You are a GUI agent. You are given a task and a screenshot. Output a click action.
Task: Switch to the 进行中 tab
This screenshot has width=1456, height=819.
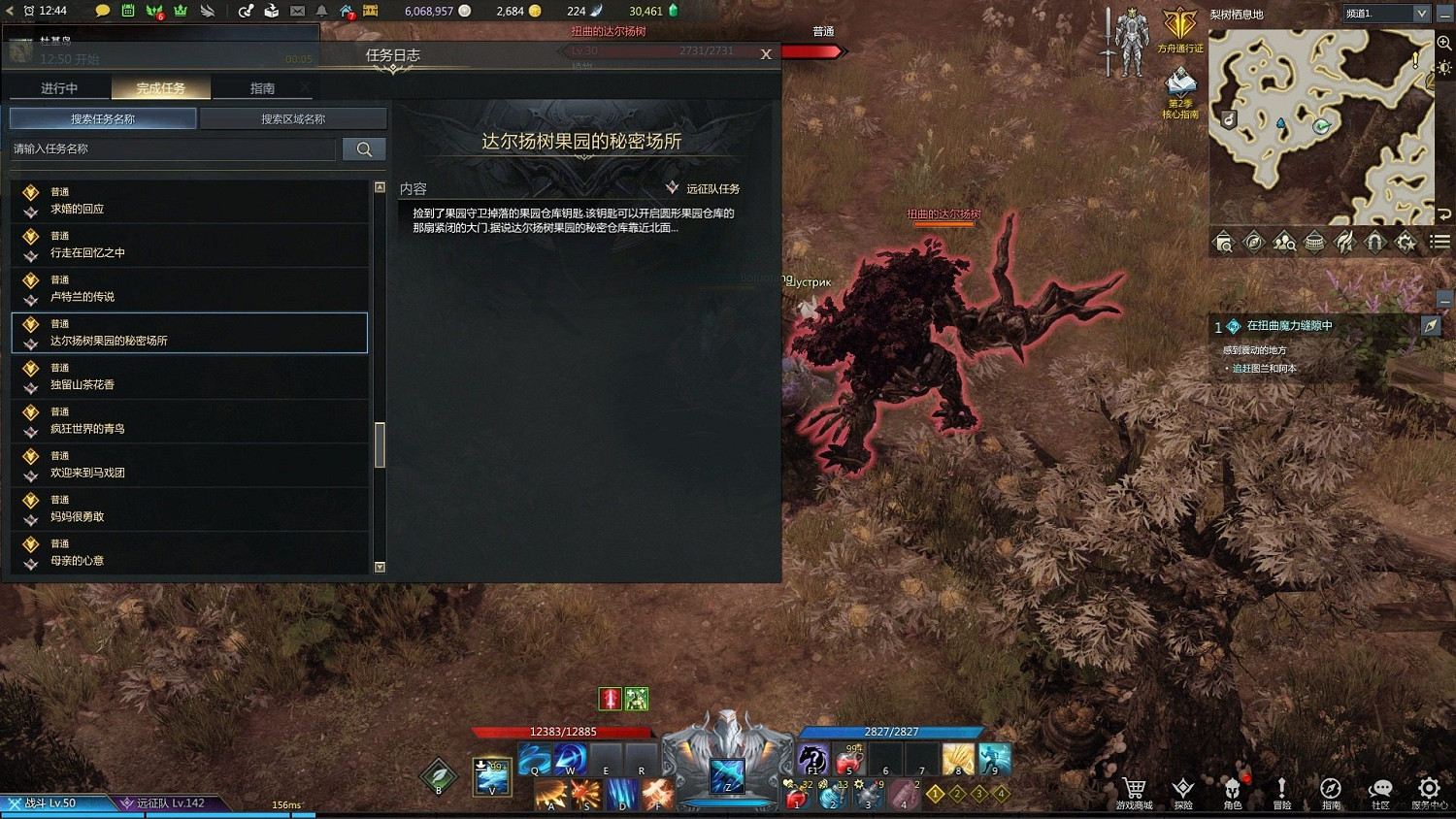pos(59,87)
